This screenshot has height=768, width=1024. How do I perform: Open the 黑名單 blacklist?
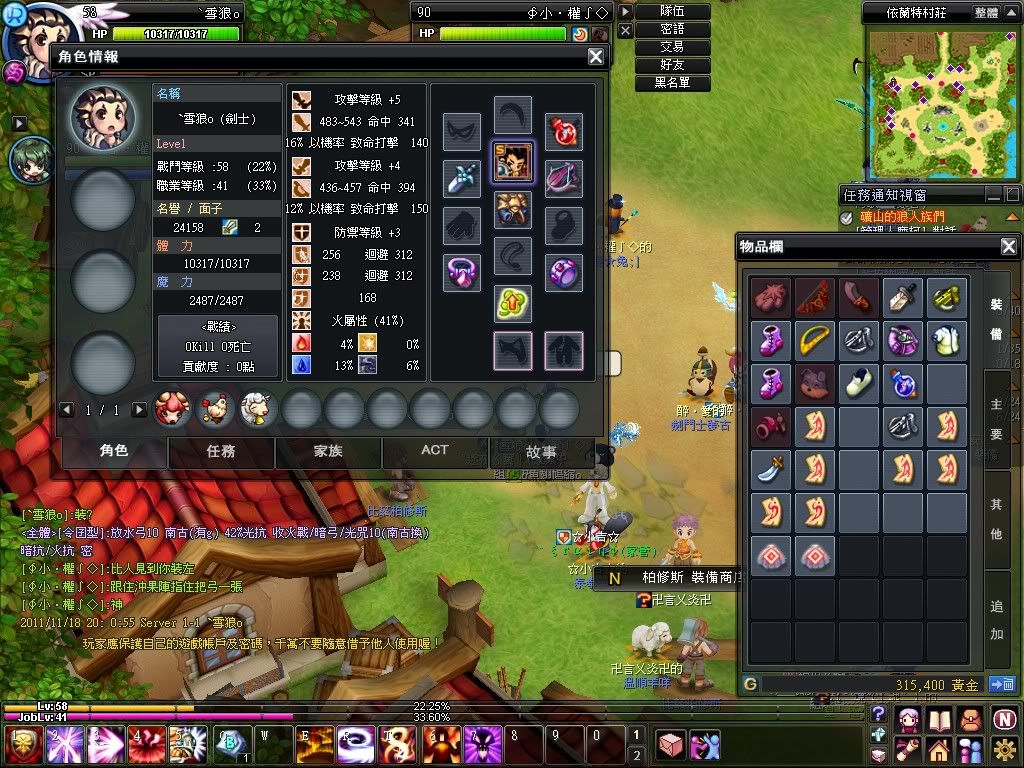pos(672,83)
